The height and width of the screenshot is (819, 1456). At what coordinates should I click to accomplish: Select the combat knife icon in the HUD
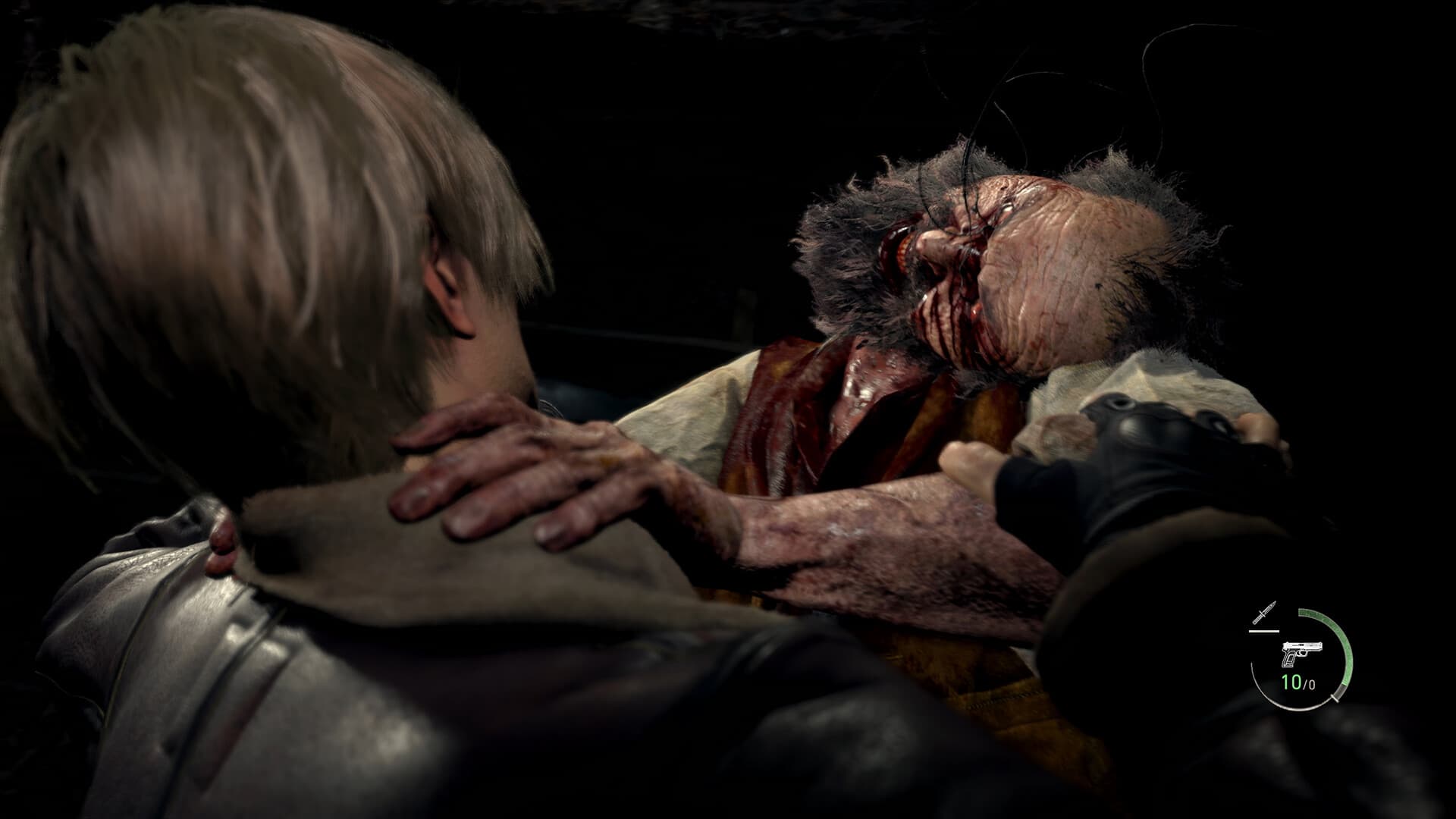1264,611
